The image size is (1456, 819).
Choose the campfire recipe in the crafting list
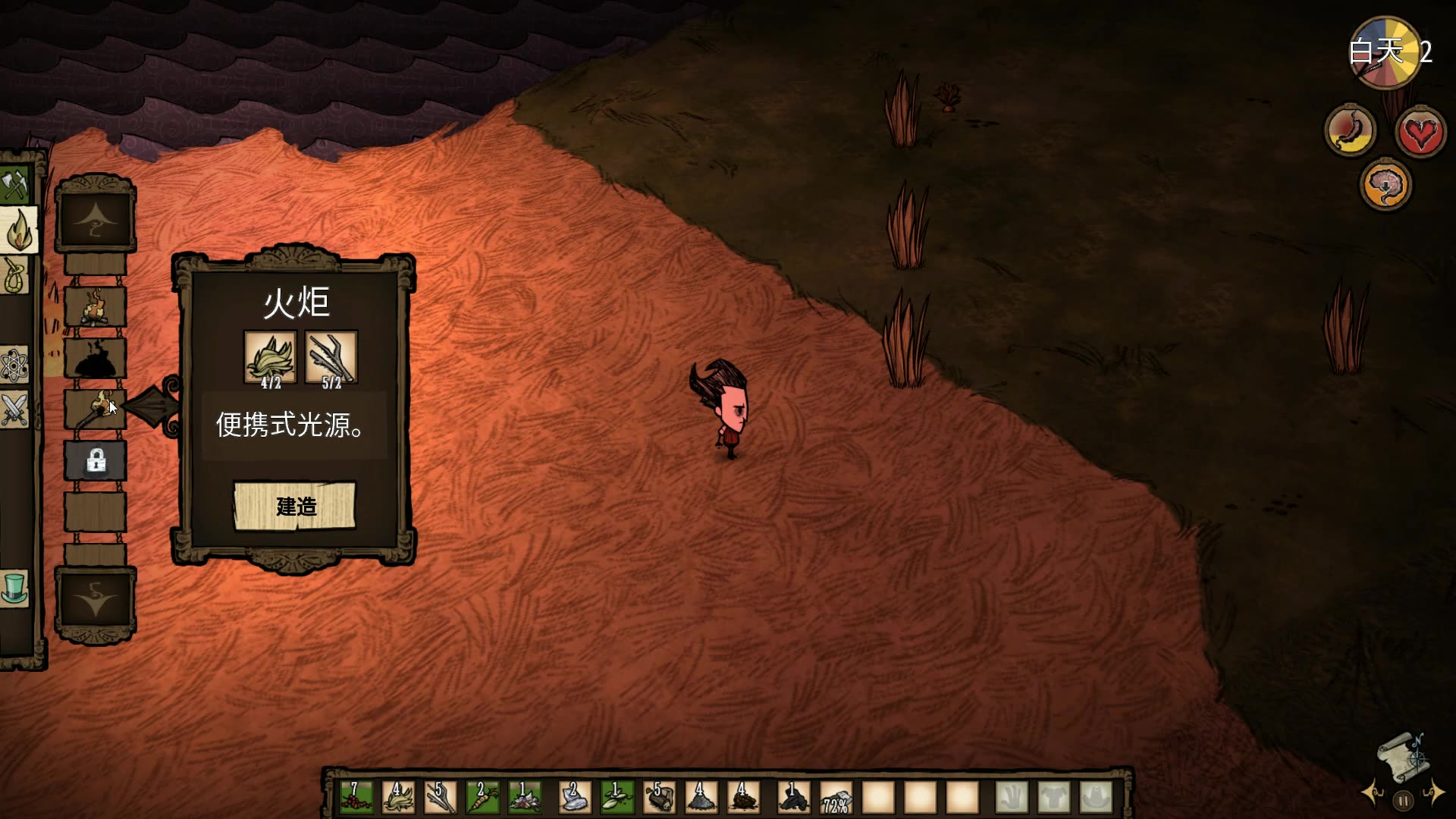coord(95,307)
